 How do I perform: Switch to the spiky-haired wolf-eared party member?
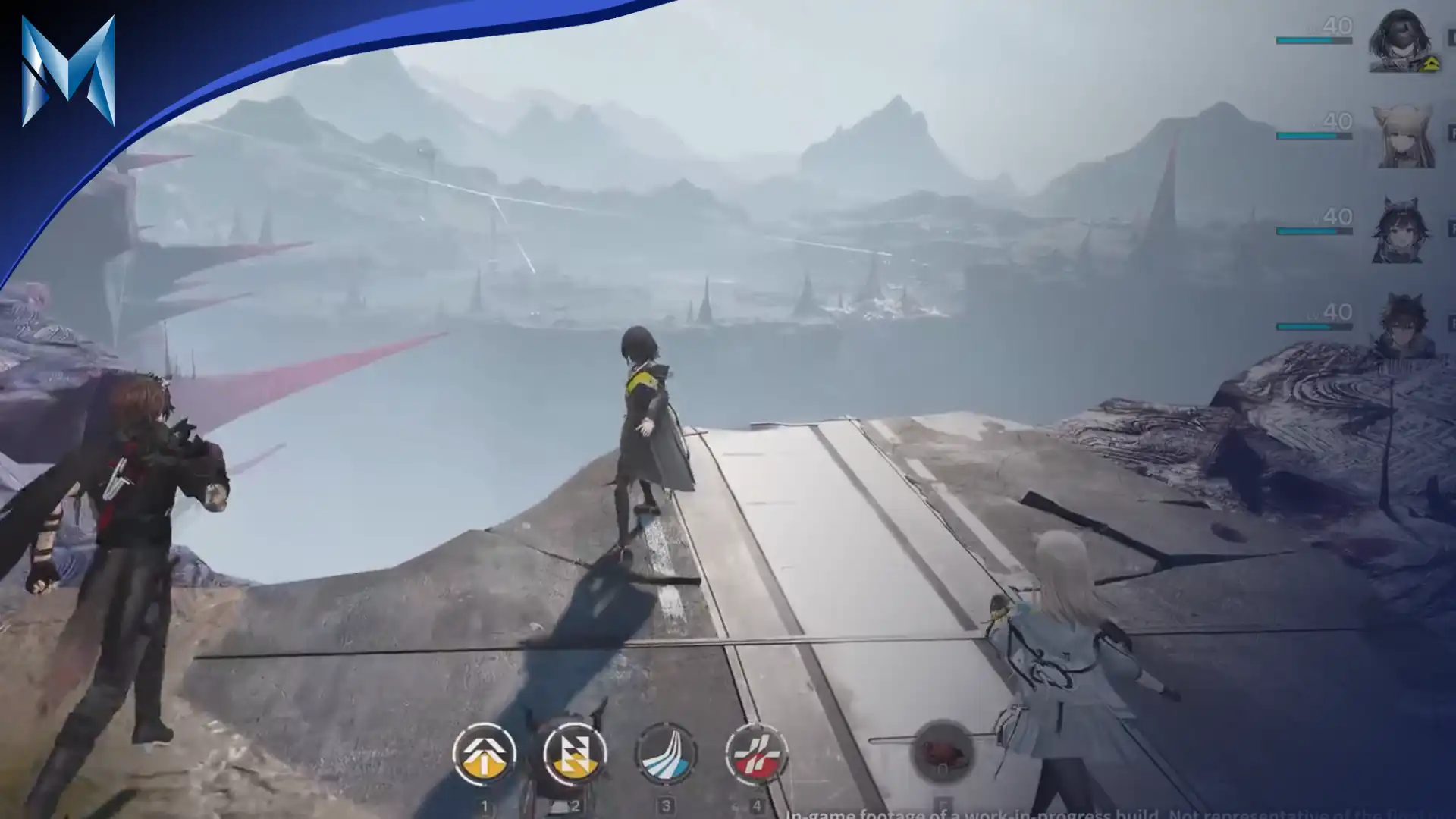pyautogui.click(x=1402, y=326)
